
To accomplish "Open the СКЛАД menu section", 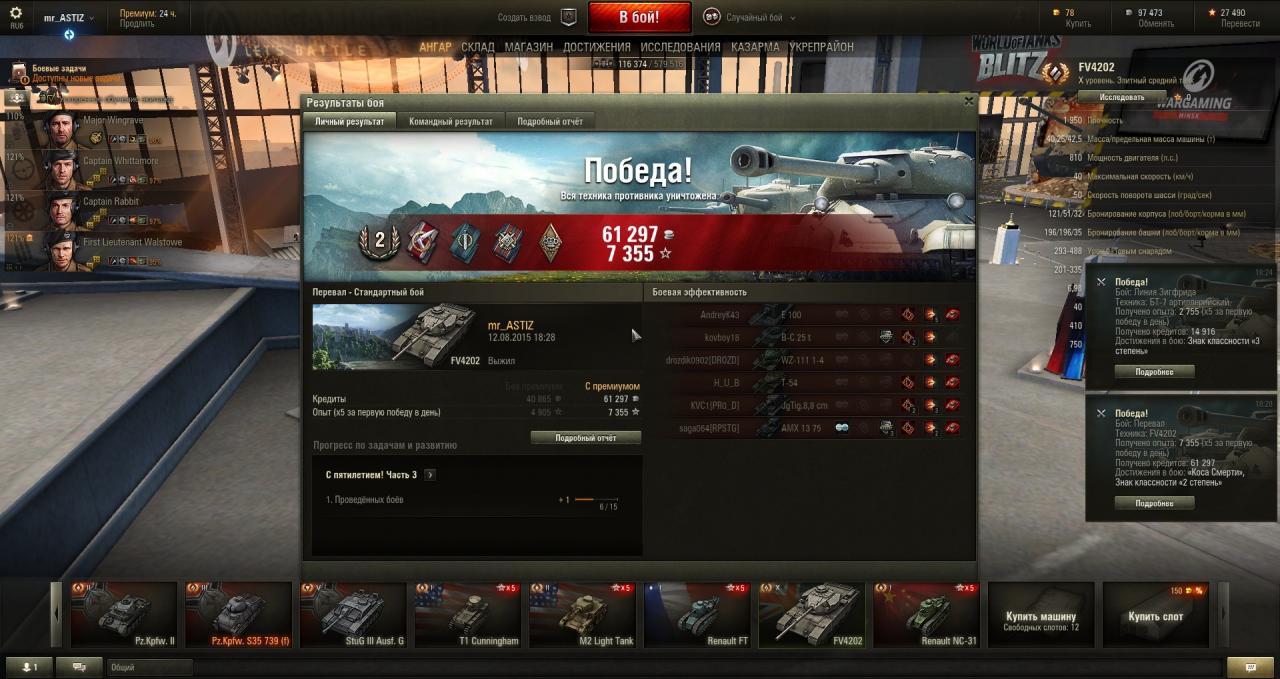I will tap(478, 47).
